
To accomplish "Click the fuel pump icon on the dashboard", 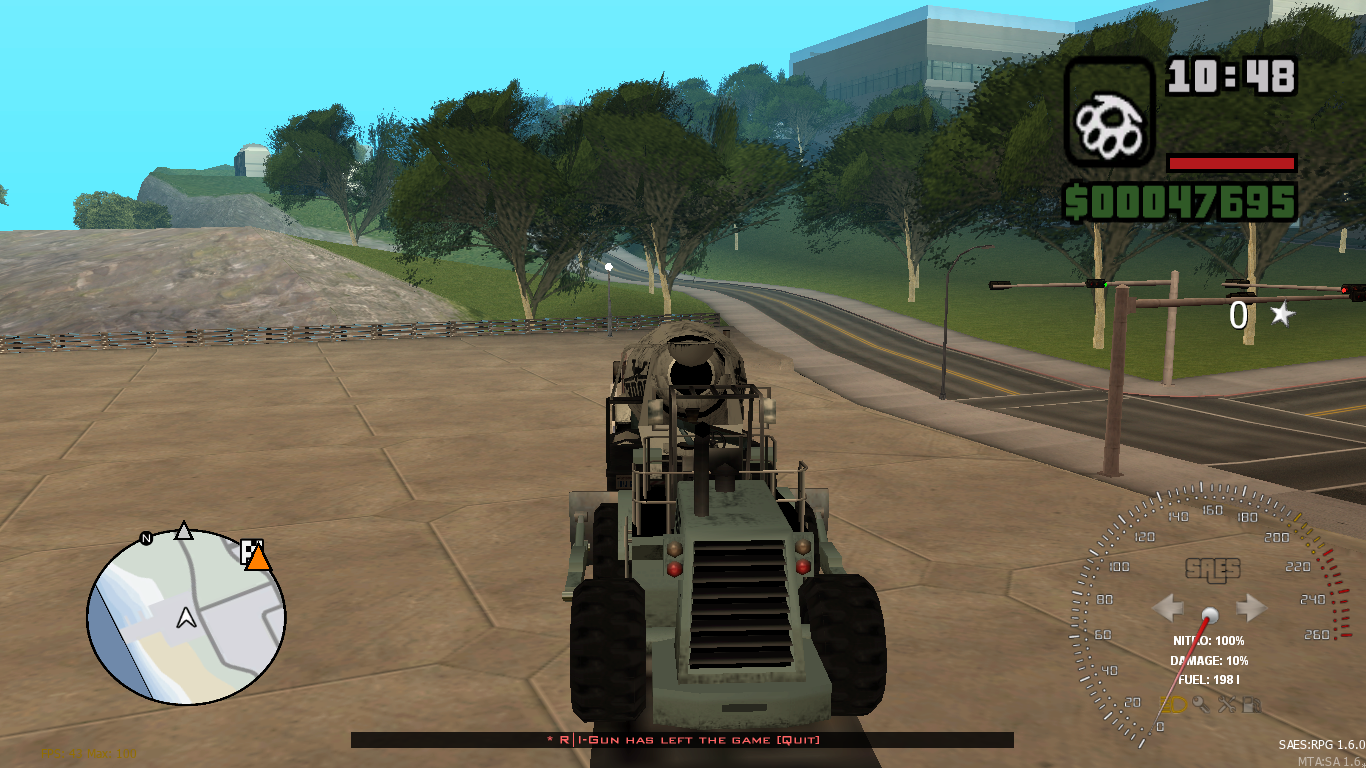I will pyautogui.click(x=1251, y=703).
